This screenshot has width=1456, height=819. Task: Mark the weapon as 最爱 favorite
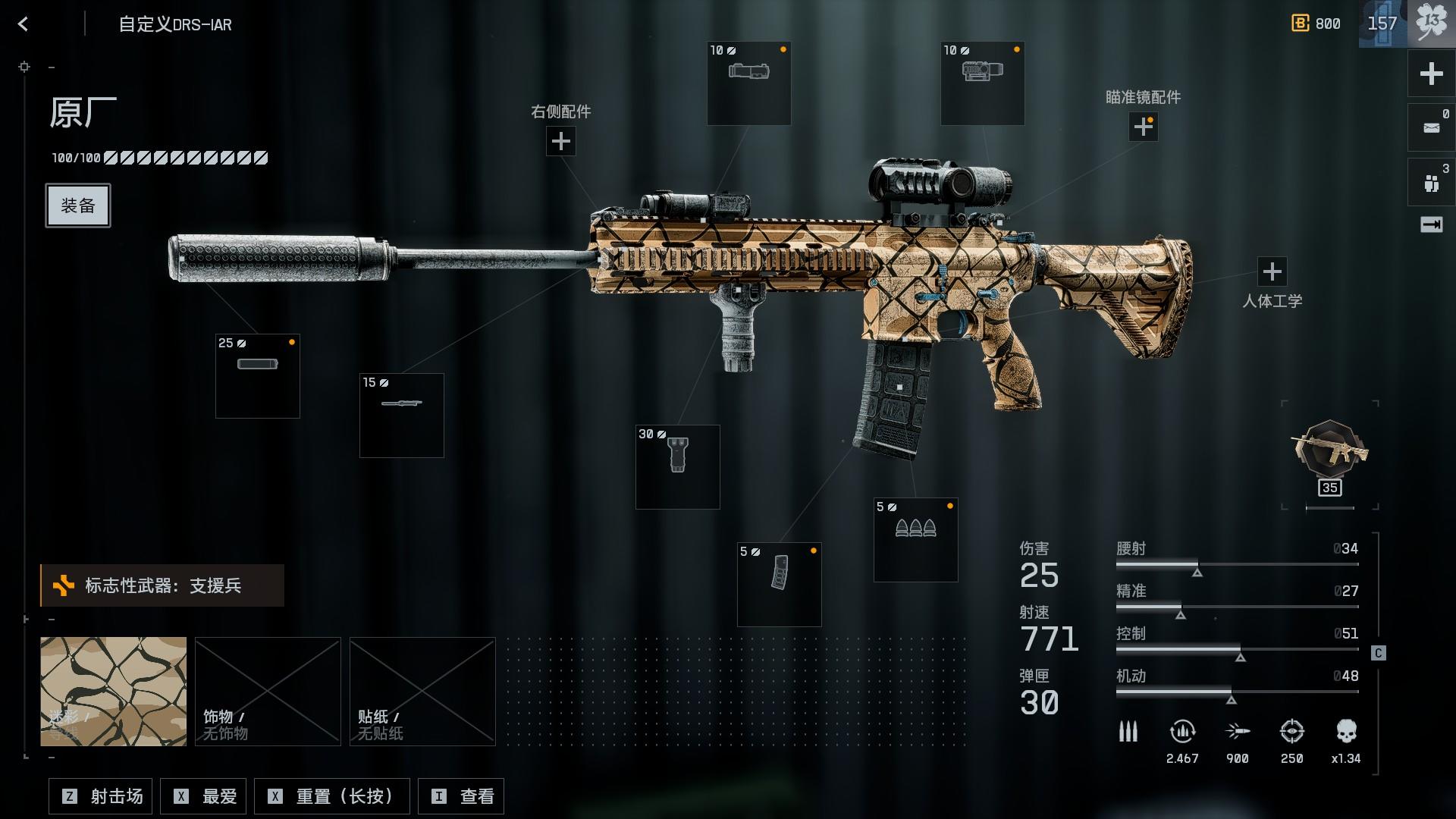click(206, 796)
